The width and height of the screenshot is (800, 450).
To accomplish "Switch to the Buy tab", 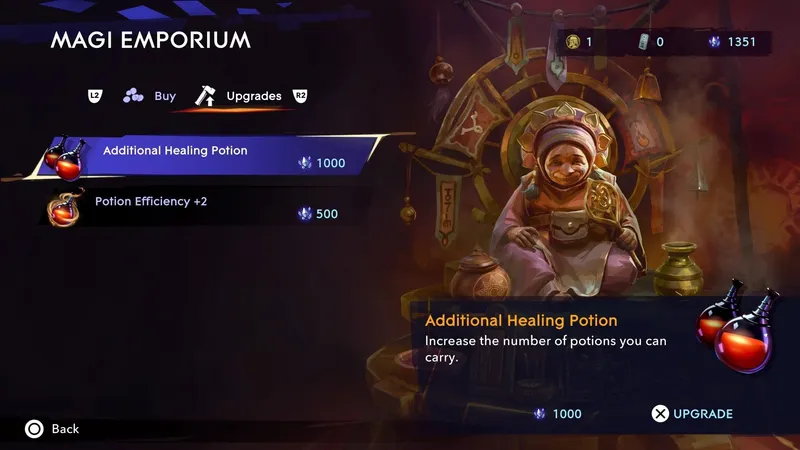I will [x=150, y=96].
